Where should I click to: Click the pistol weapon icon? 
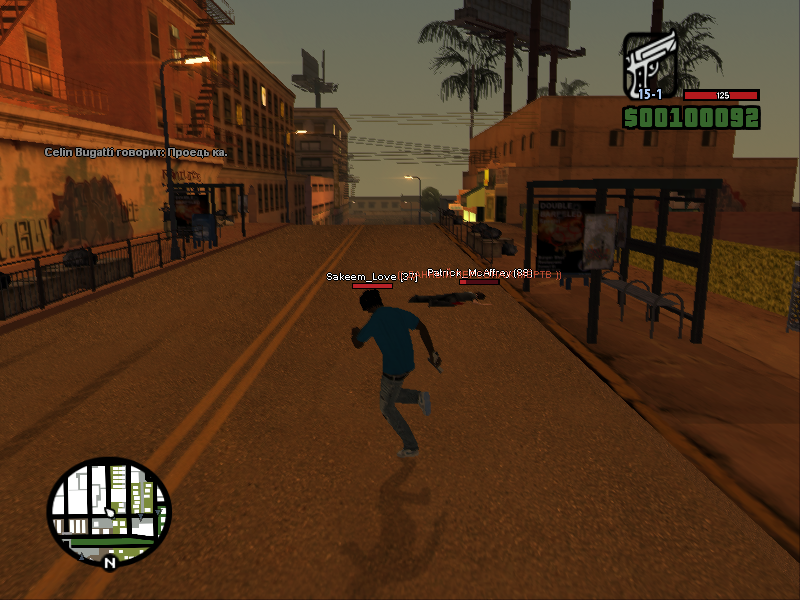pyautogui.click(x=651, y=65)
